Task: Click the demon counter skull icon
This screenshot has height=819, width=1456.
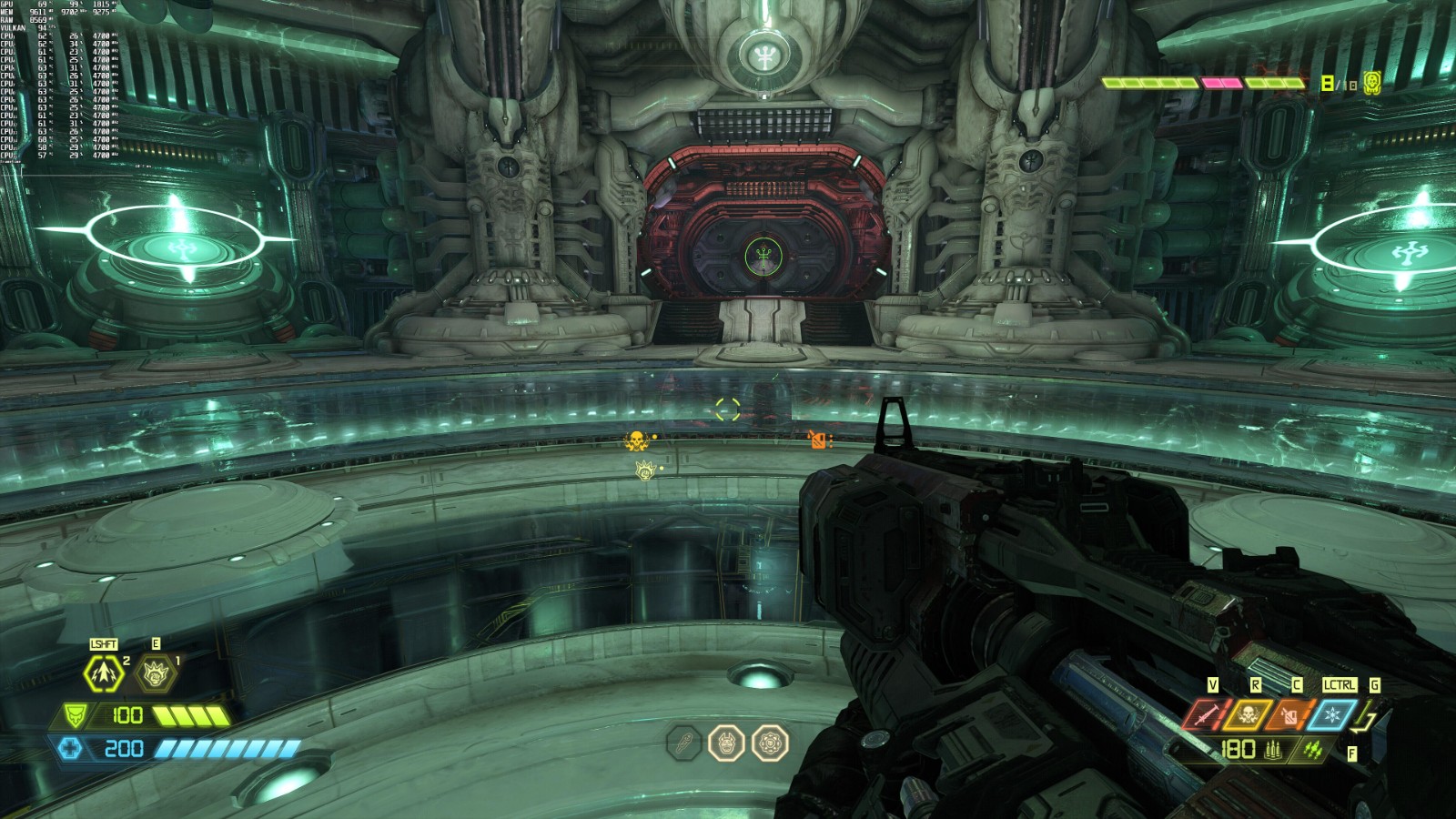Action: [1372, 83]
